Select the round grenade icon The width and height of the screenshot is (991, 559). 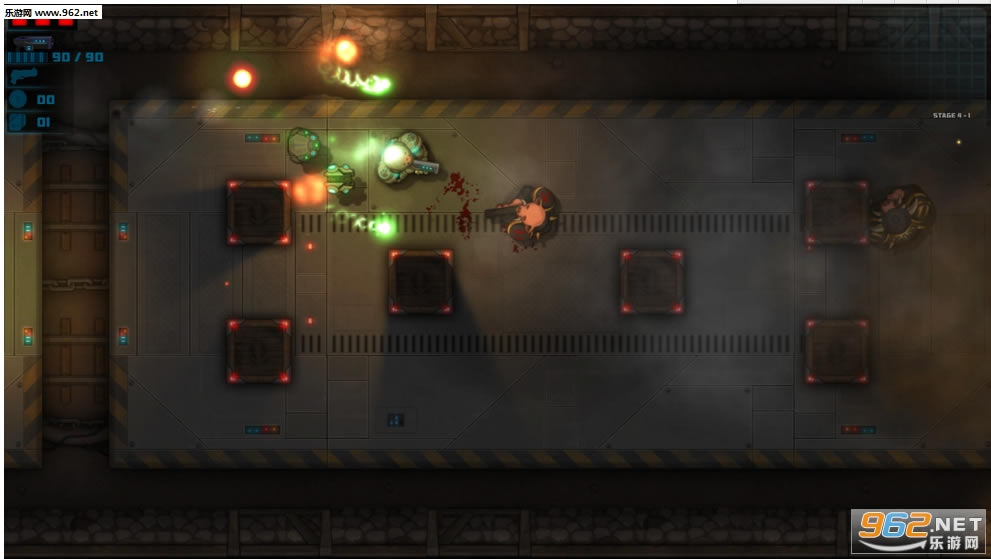18,99
